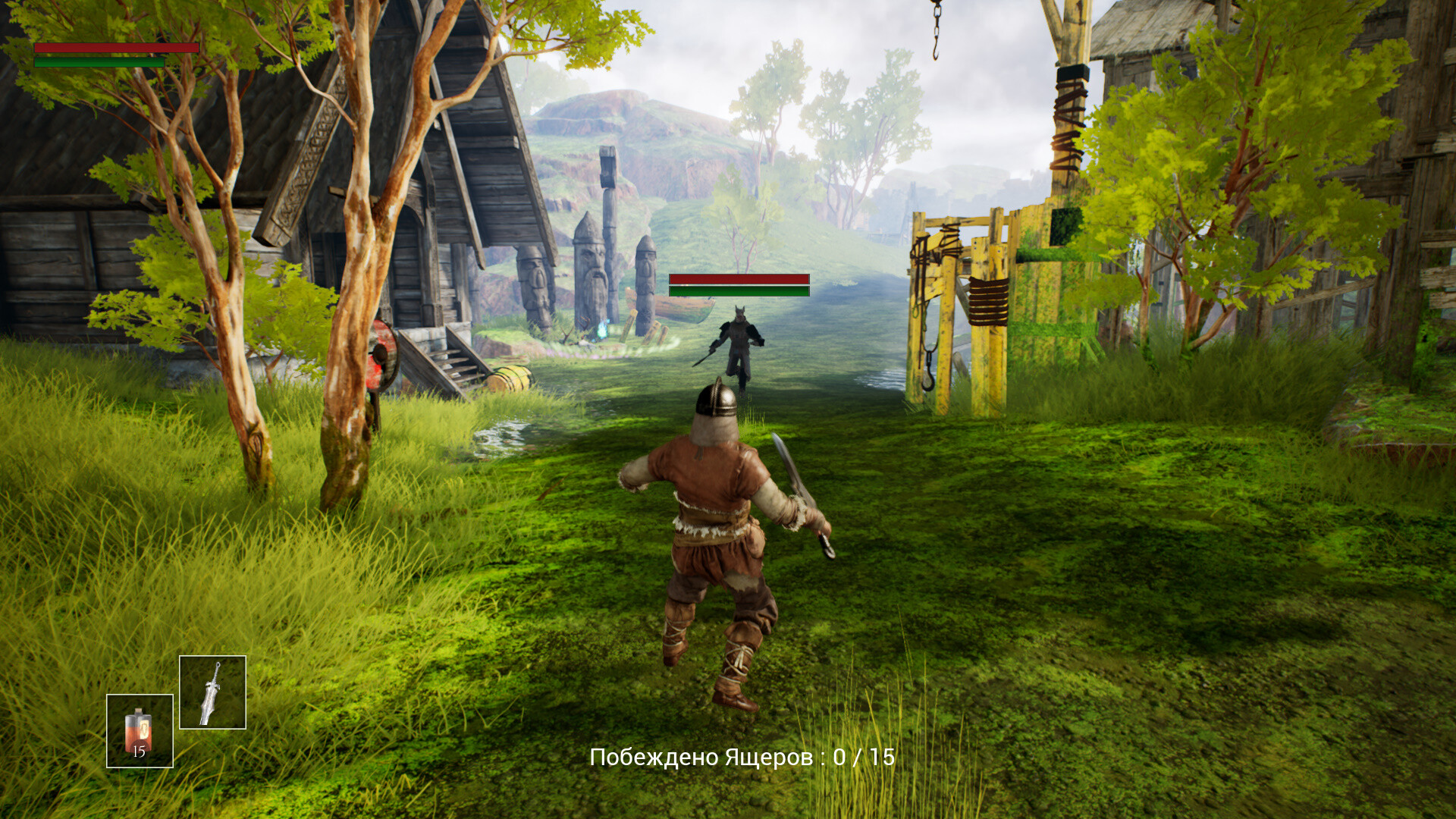This screenshot has width=1456, height=819.
Task: Click the glowing pickup orb near the totems
Action: coord(604,328)
